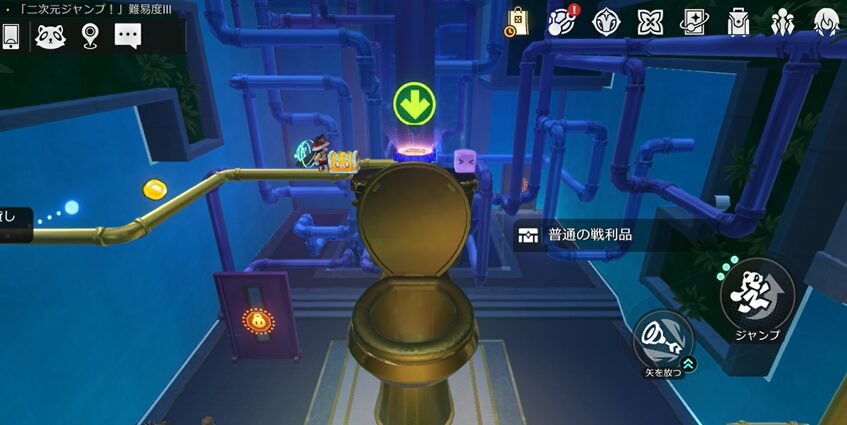The width and height of the screenshot is (847, 425).
Task: Open the chat speech bubble
Action: pos(127,36)
